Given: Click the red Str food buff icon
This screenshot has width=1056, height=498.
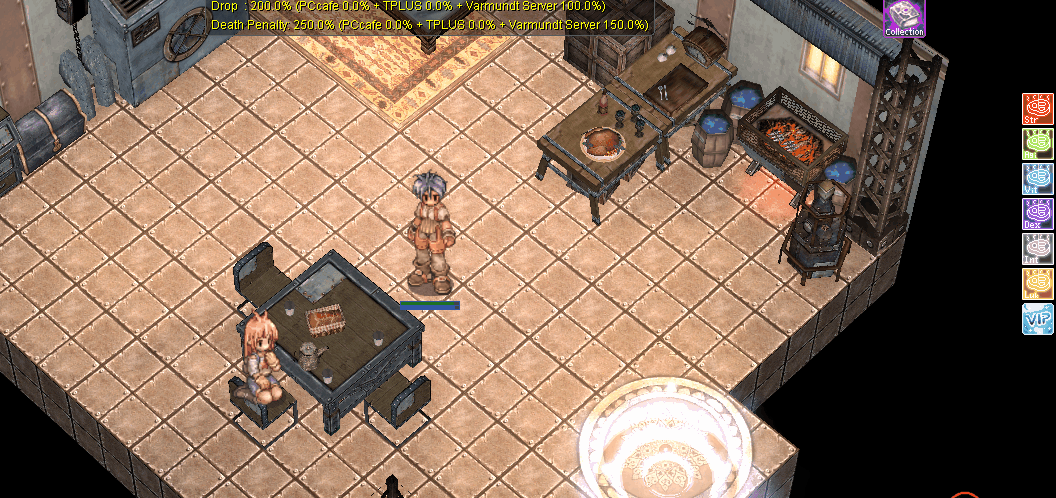Looking at the screenshot, I should (1038, 108).
